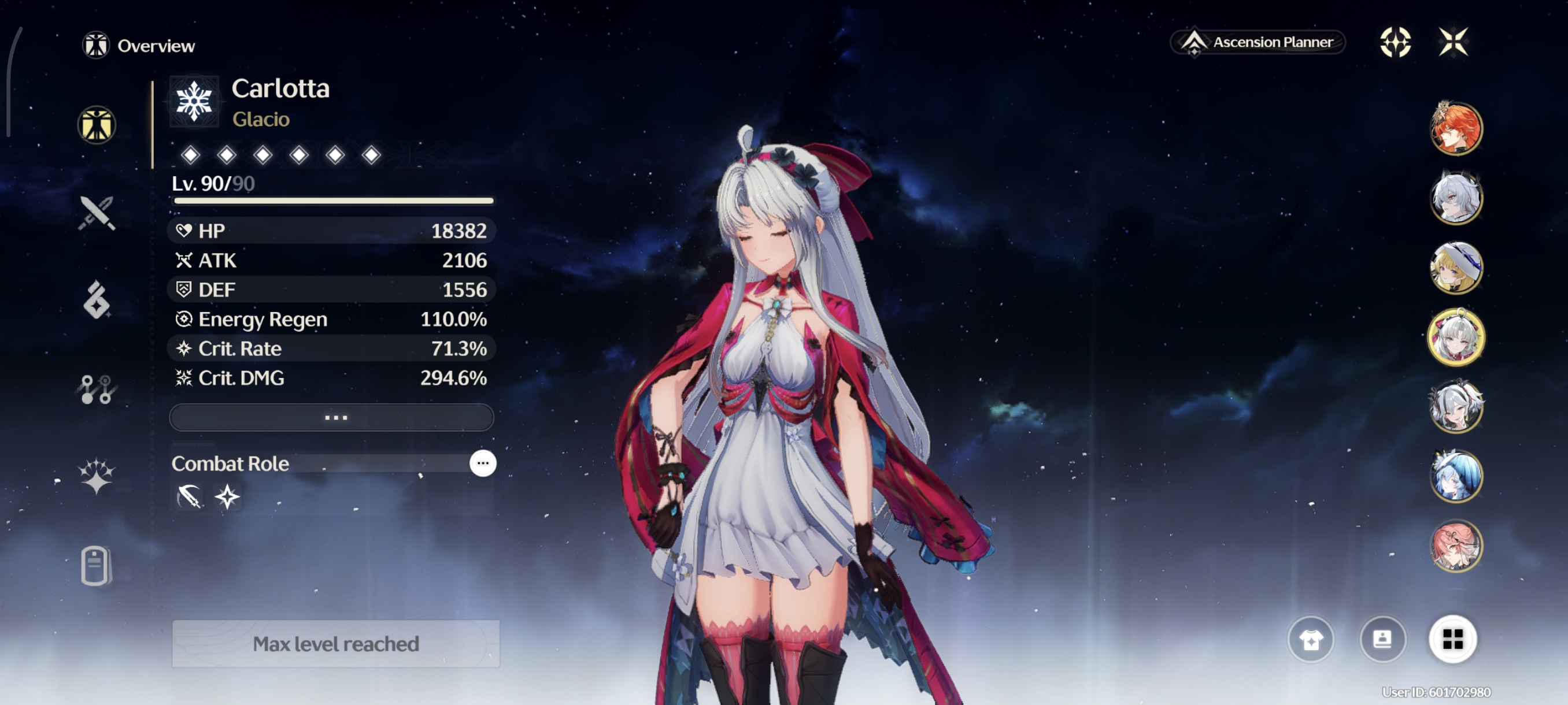Screen dimensions: 1568x705
Task: Switch to the starburst Resonance Chain tab
Action: pos(96,476)
